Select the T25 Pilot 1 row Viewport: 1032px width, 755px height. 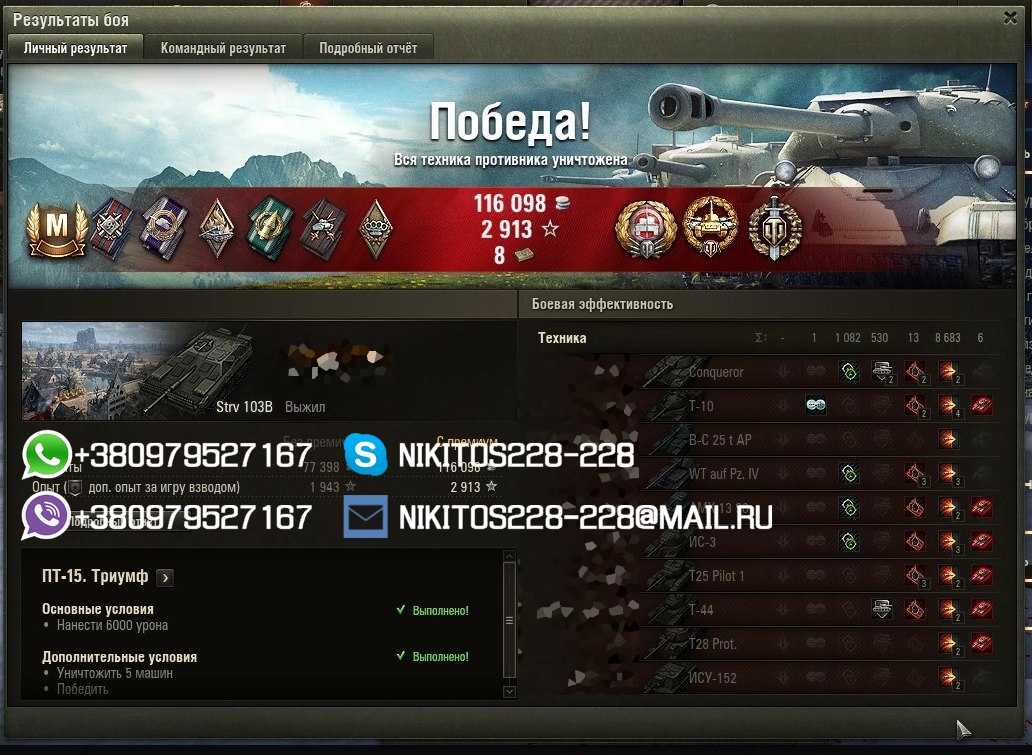tap(717, 576)
